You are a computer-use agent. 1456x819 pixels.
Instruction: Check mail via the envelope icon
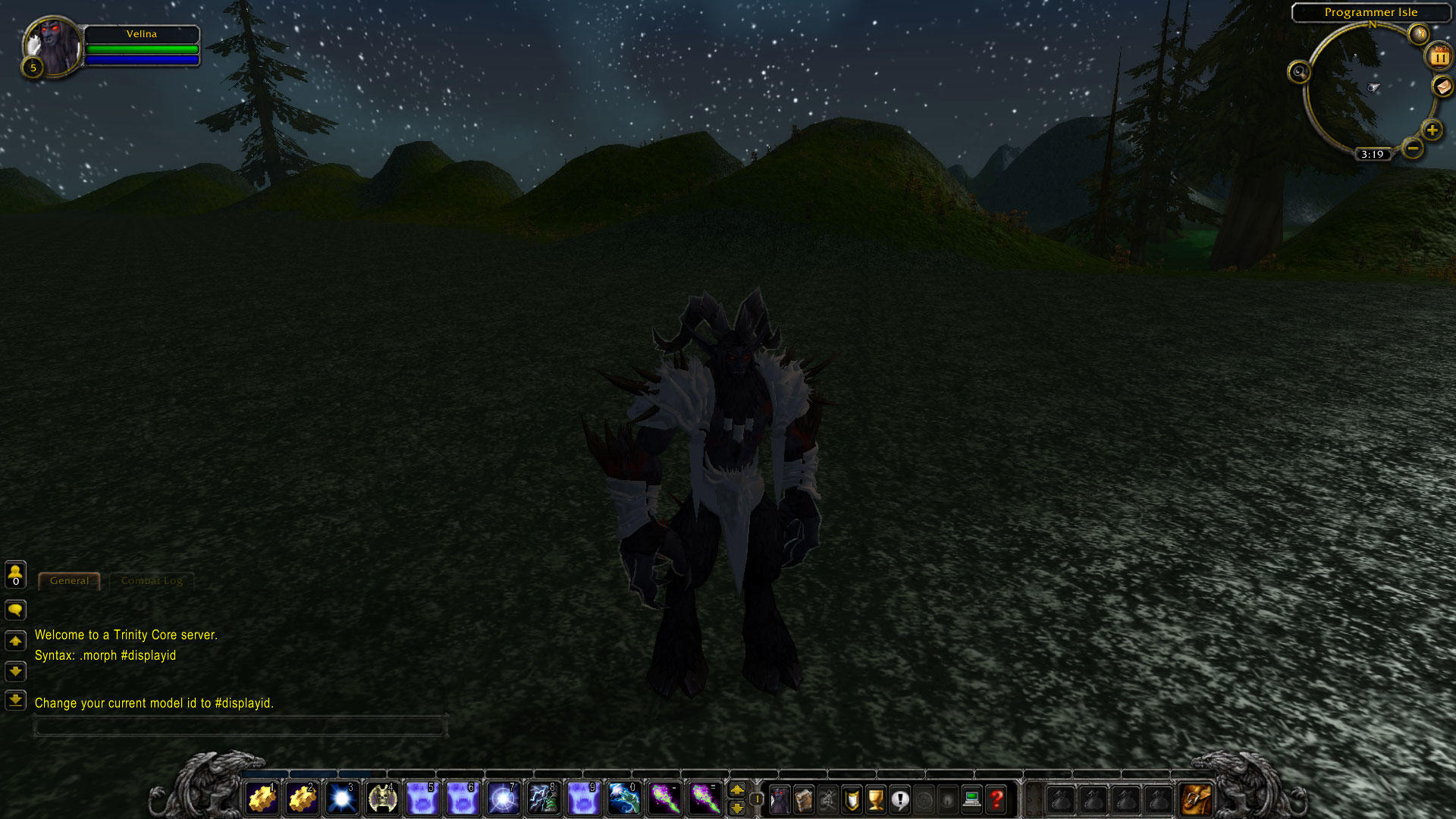(x=1442, y=87)
